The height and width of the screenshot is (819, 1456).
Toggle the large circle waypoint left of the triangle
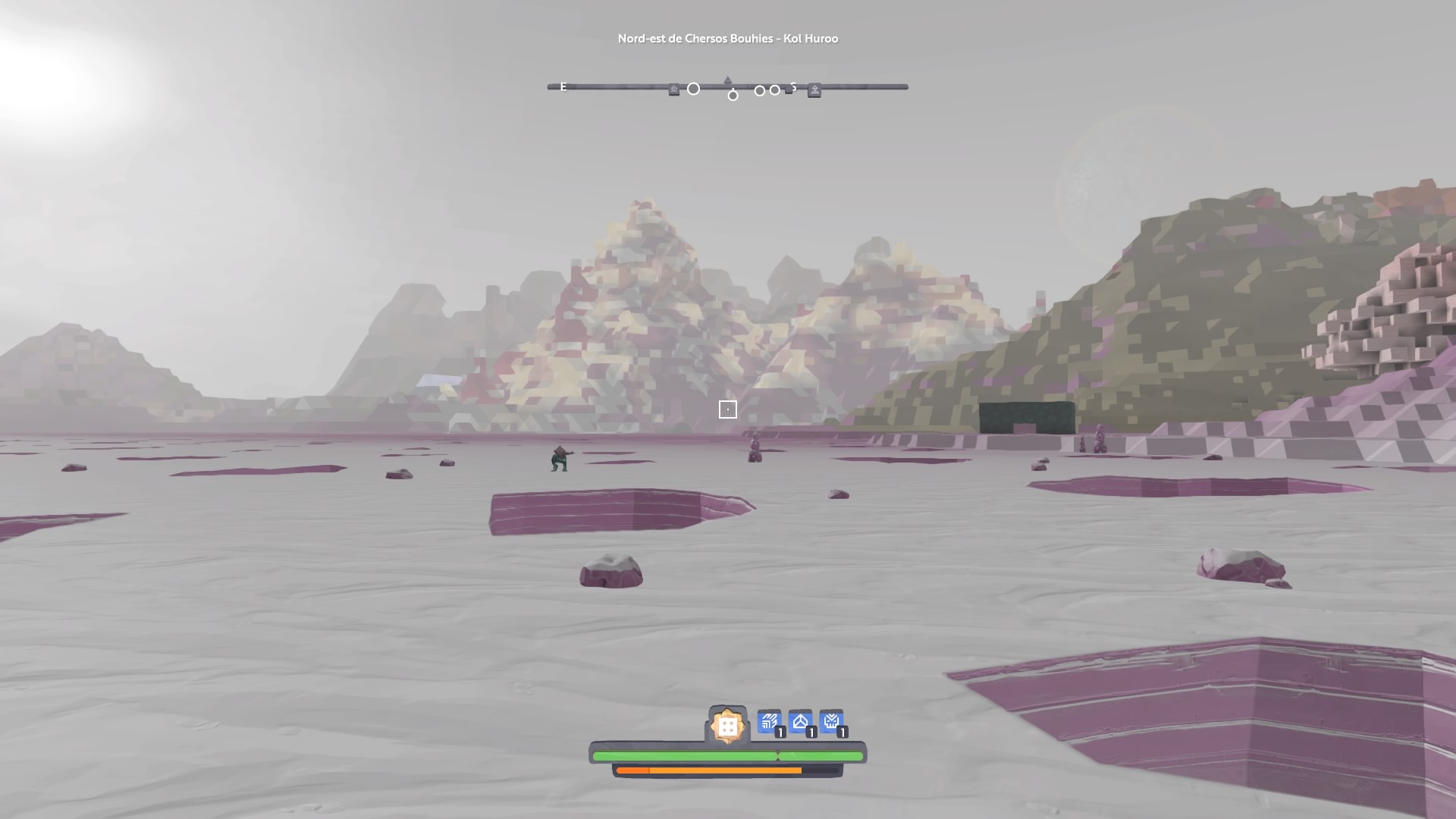[x=693, y=88]
